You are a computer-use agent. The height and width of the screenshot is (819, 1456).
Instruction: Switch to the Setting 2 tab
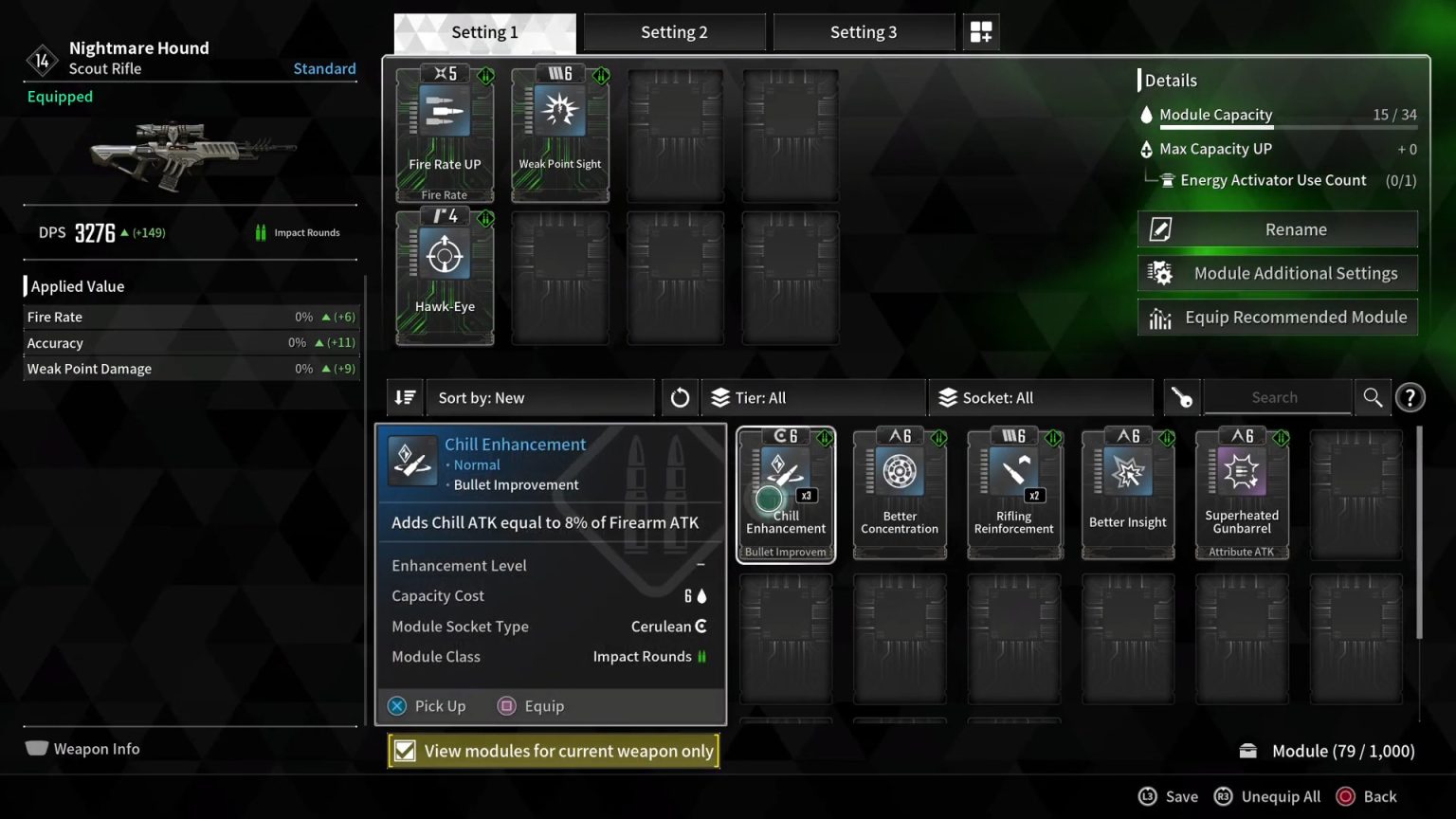(x=674, y=31)
